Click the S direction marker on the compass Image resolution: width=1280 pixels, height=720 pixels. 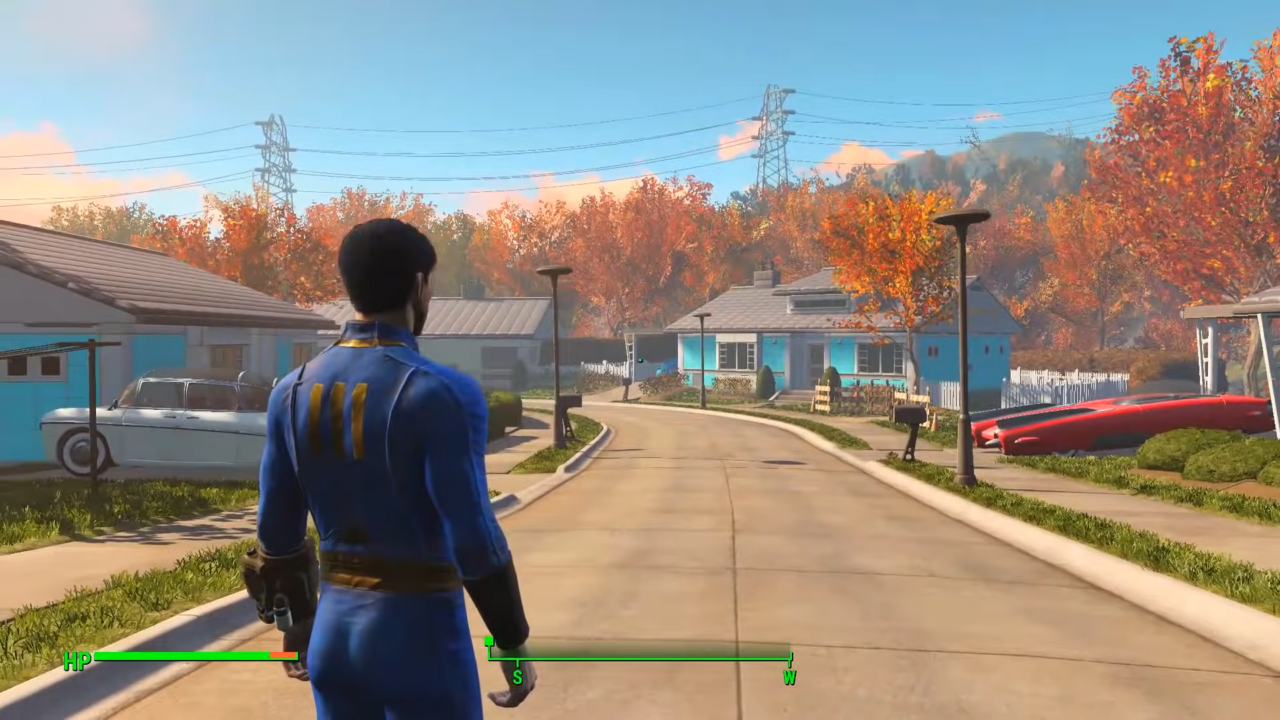(516, 677)
